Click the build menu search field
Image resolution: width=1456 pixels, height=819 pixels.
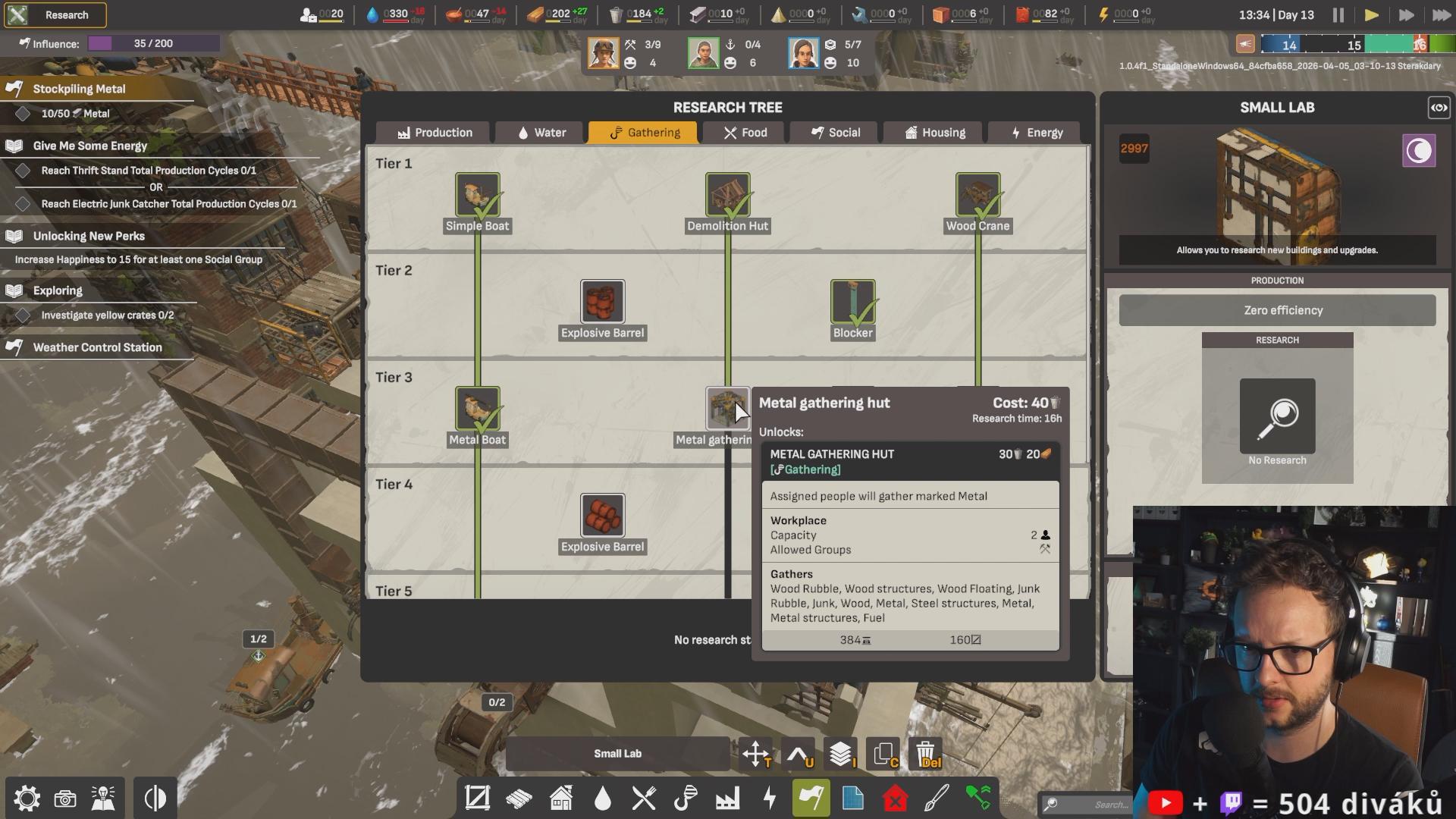[1084, 804]
